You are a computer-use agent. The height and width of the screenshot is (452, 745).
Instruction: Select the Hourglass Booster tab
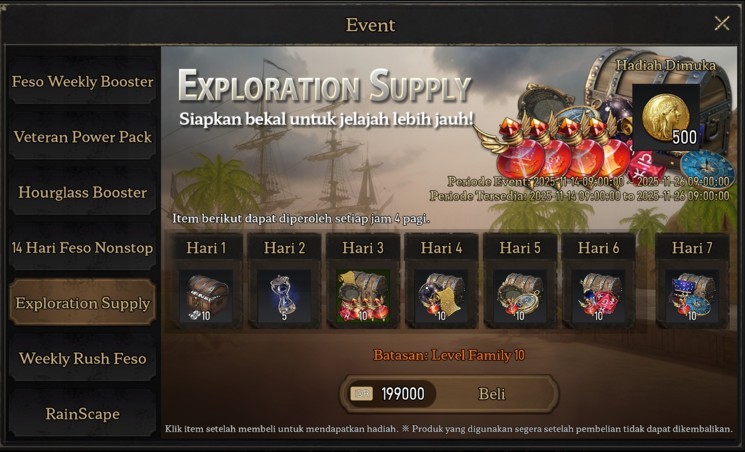[83, 192]
